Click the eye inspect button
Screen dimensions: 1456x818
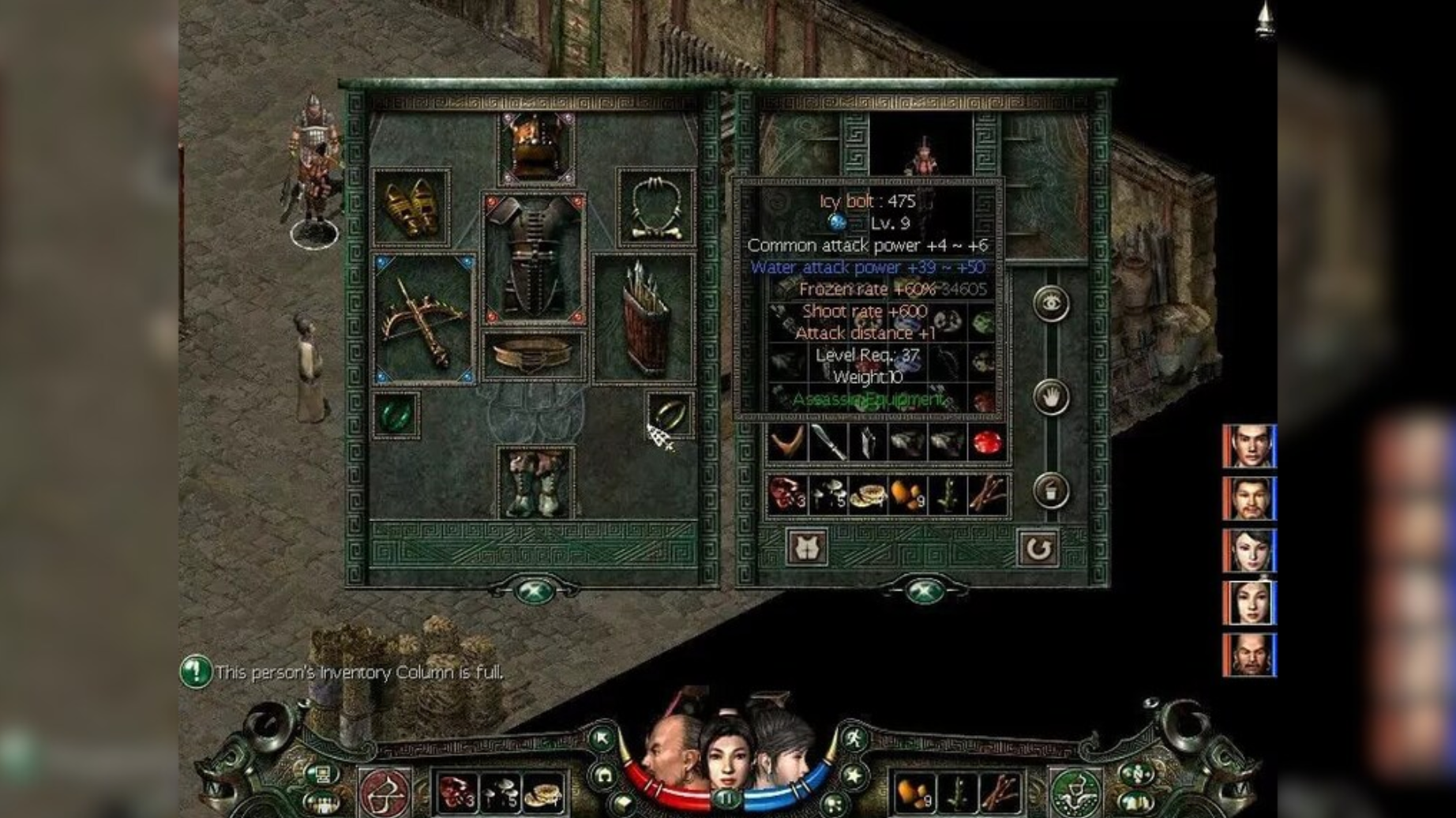coord(1051,304)
